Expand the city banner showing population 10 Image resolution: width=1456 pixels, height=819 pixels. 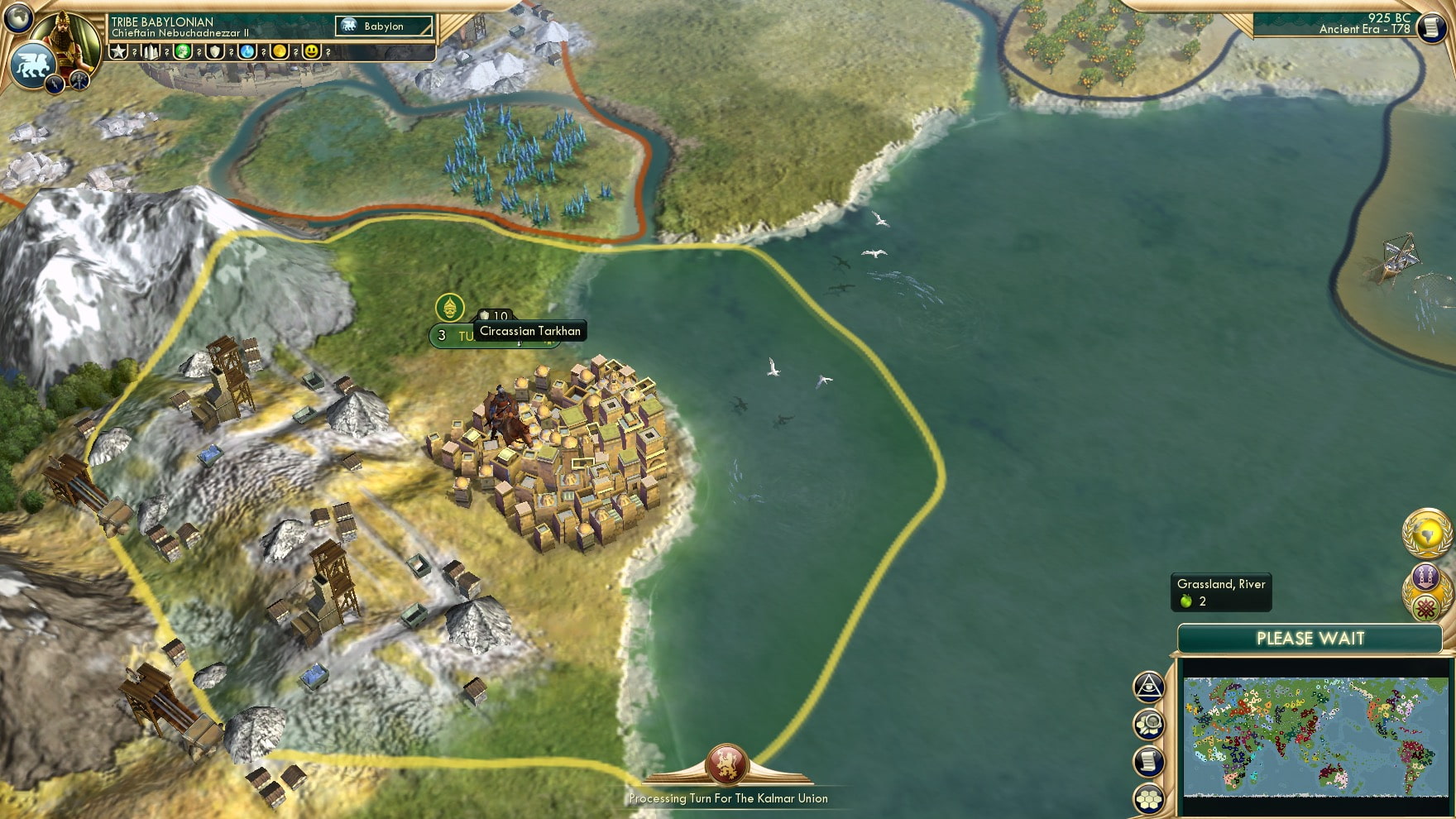click(493, 315)
